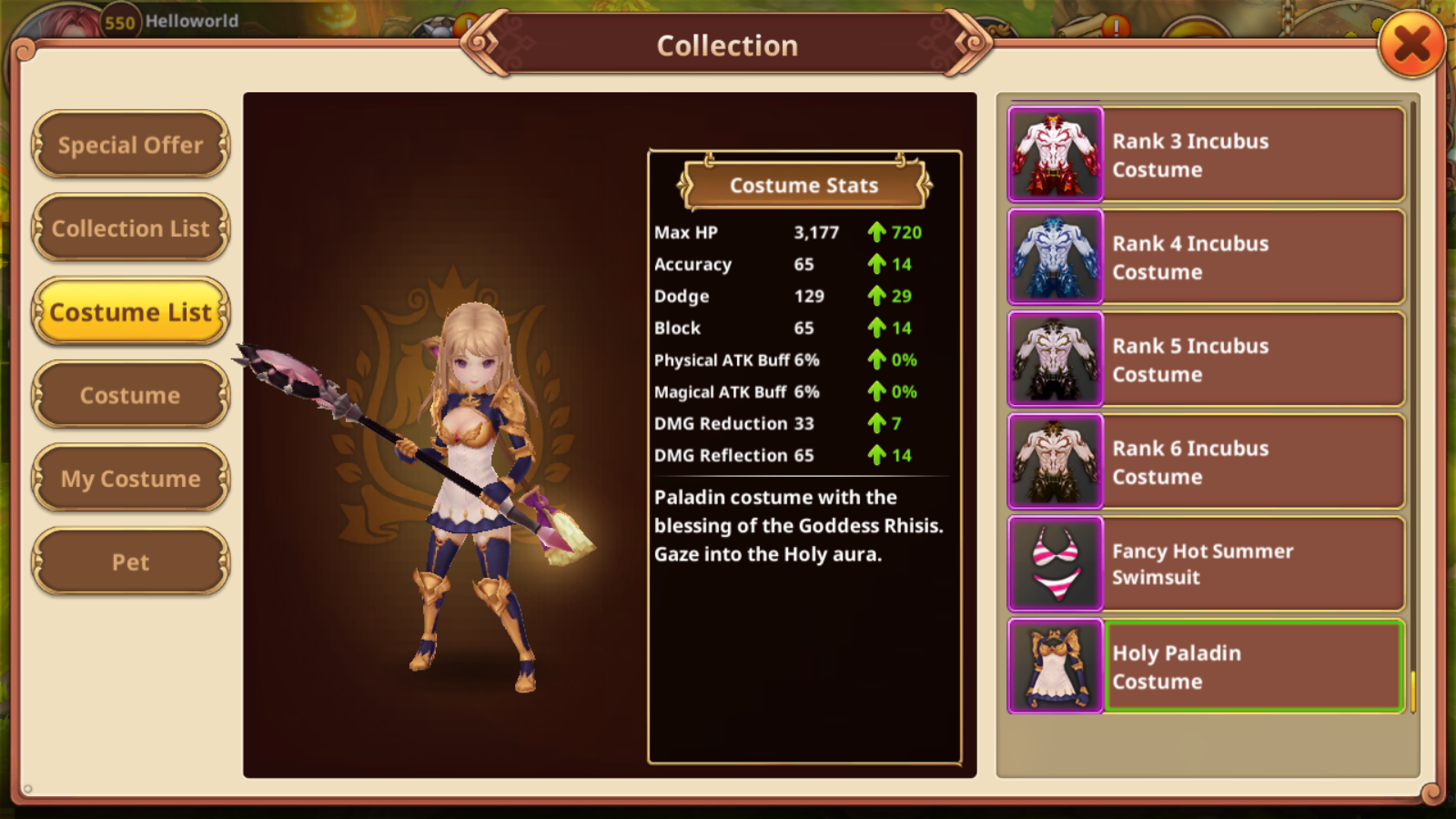Viewport: 1456px width, 819px height.
Task: Close the Collection window
Action: 1411,45
